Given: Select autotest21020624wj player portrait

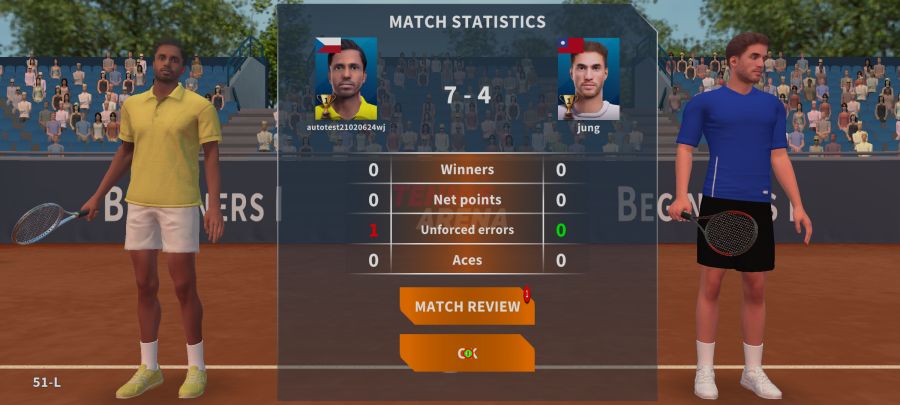Looking at the screenshot, I should click(x=346, y=80).
